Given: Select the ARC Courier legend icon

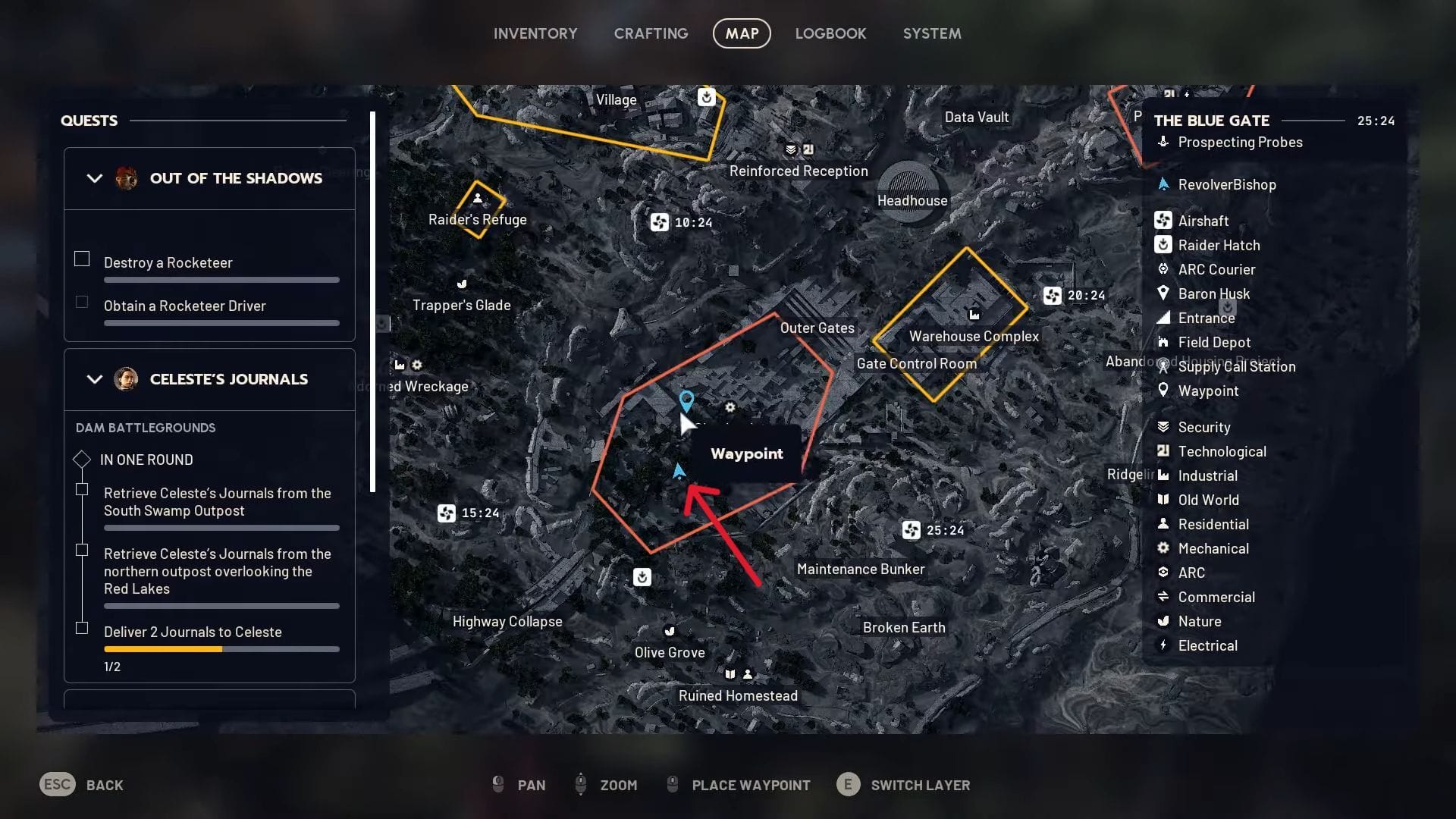Looking at the screenshot, I should (1164, 269).
